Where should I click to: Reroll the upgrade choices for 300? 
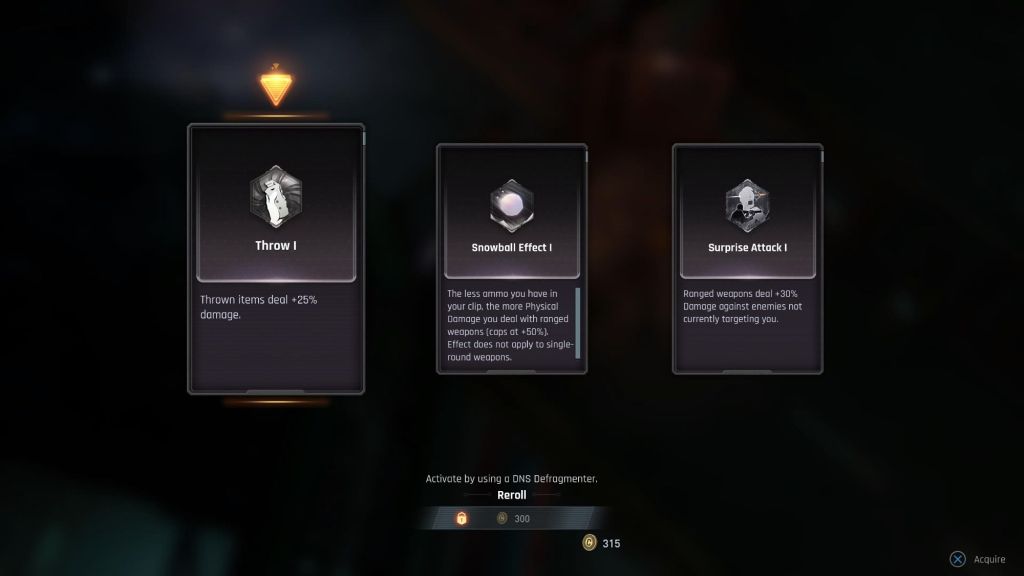[511, 518]
